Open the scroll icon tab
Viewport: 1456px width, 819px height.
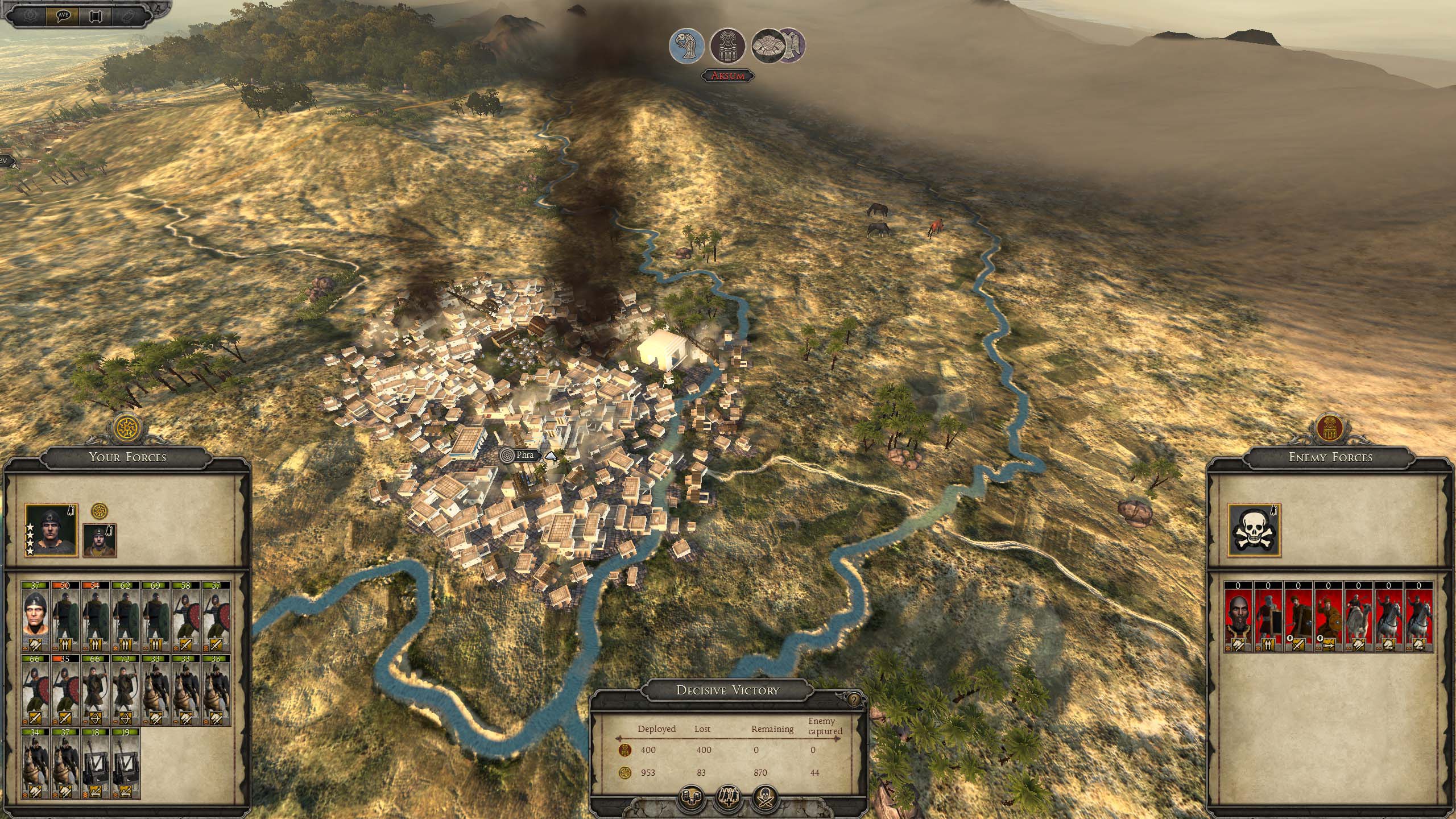(95, 15)
